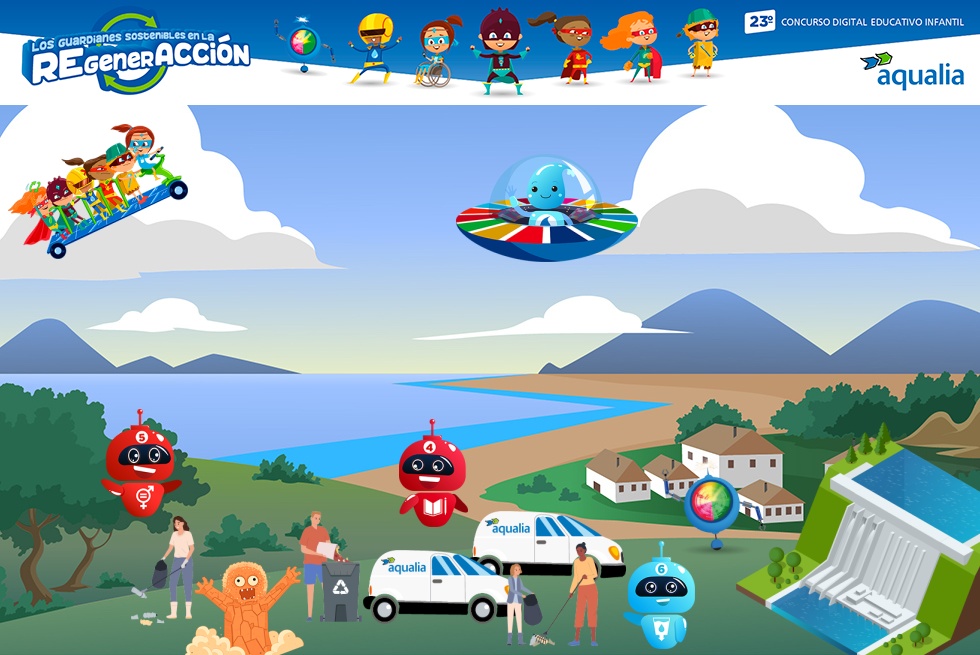Select the red robot numbered 5
This screenshot has width=980, height=655.
coord(140,466)
